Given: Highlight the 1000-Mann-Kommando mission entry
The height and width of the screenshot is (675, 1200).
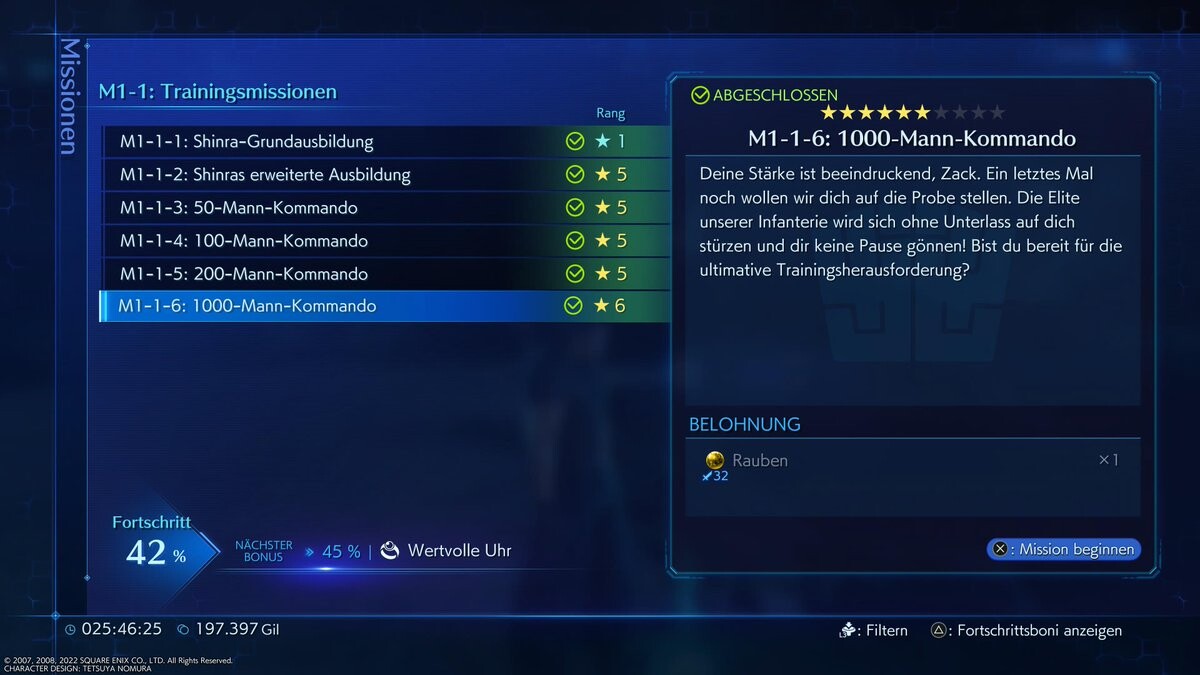Looking at the screenshot, I should click(x=385, y=306).
